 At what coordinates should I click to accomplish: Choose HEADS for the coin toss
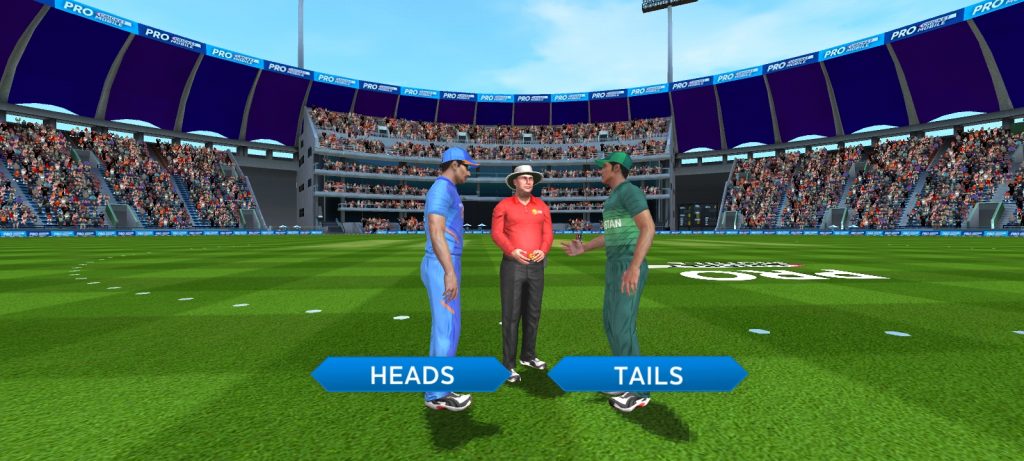pyautogui.click(x=411, y=375)
